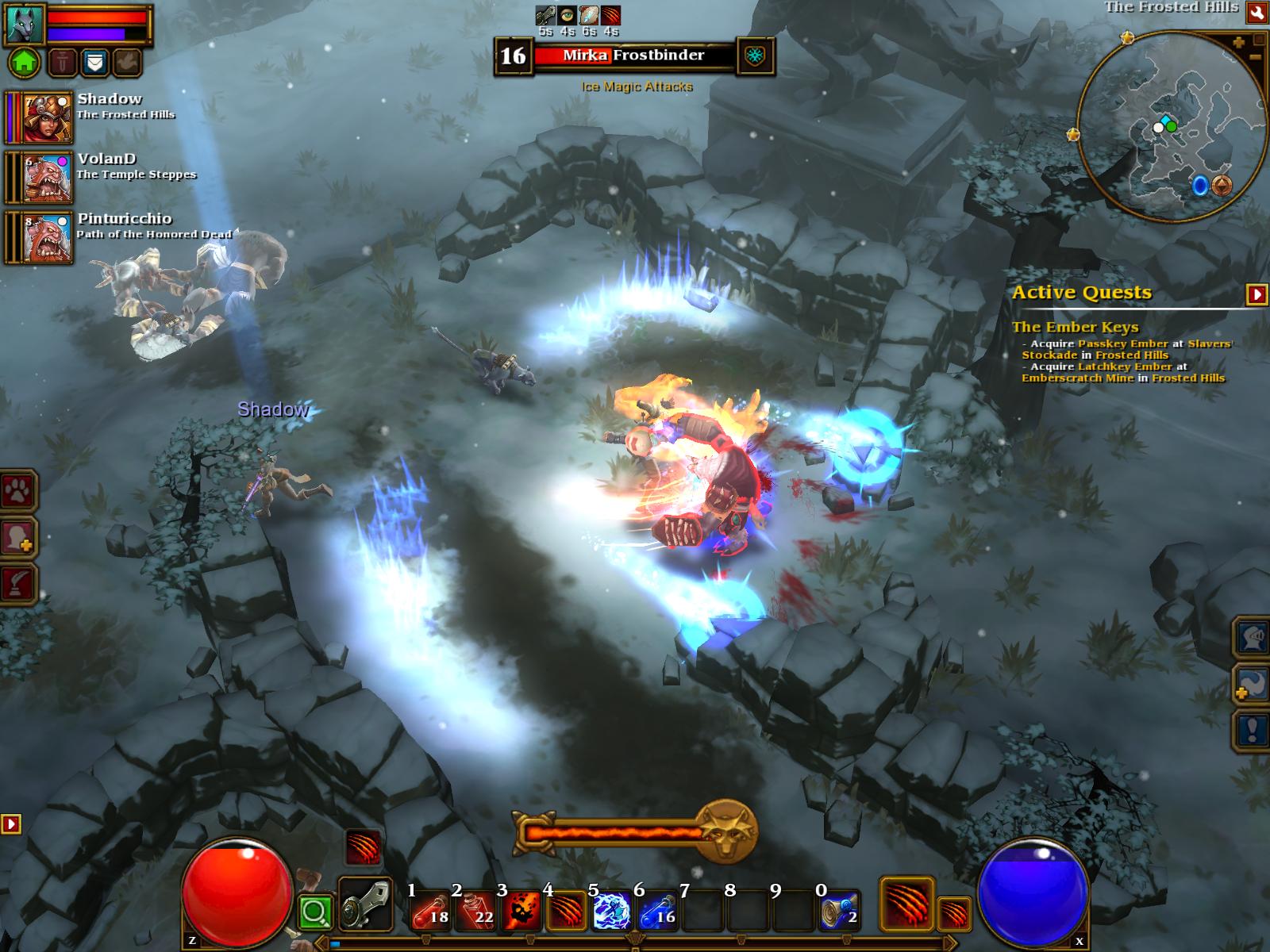Click the green home town portal button

tap(24, 62)
